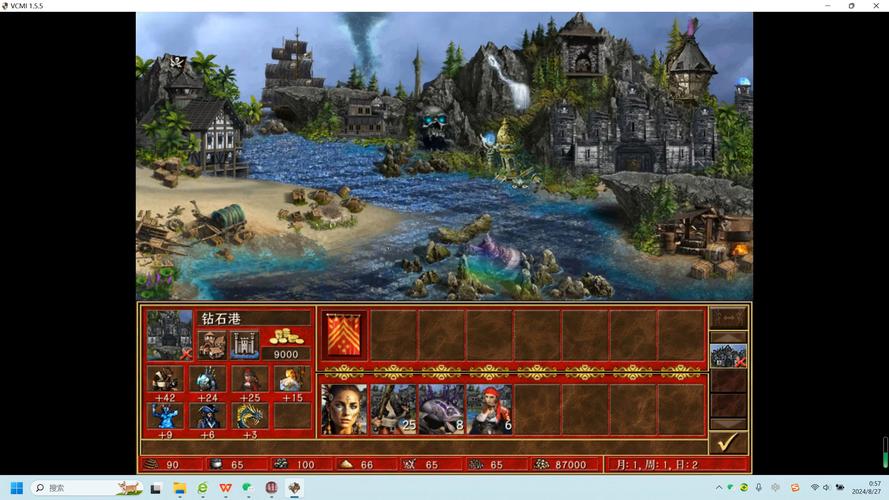The height and width of the screenshot is (500, 889).
Task: Open the town hall building icon
Action: click(211, 344)
